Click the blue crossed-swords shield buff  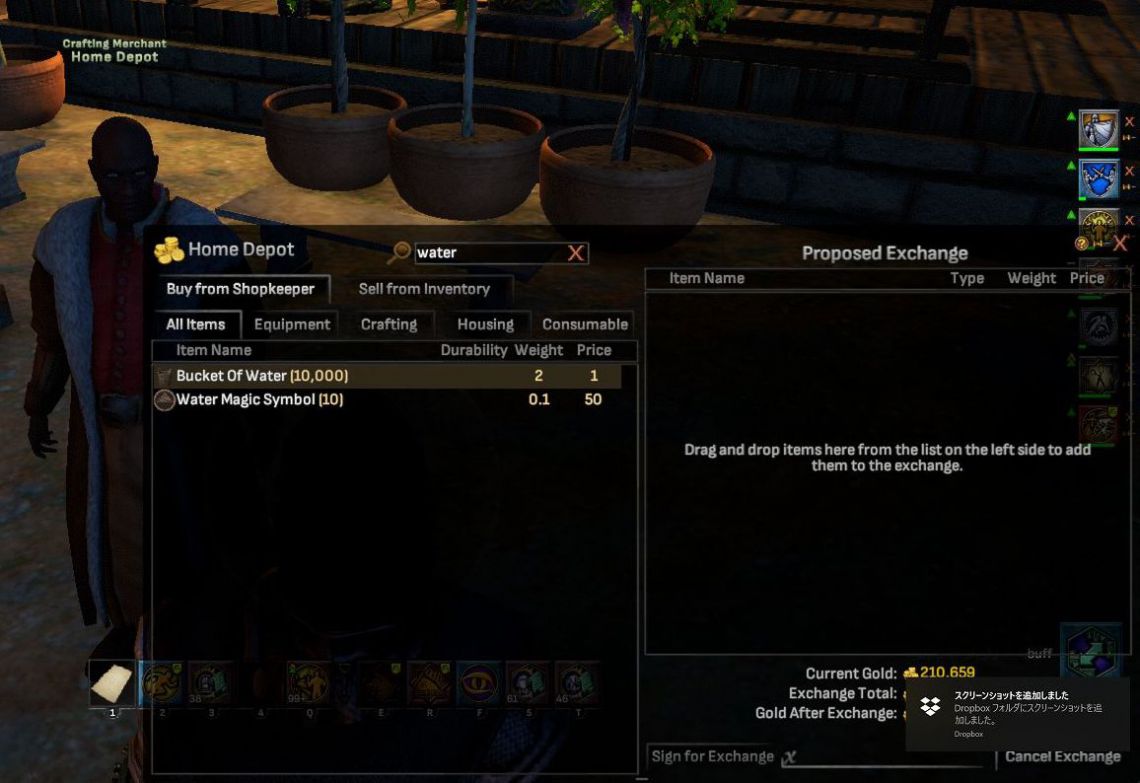click(1098, 179)
